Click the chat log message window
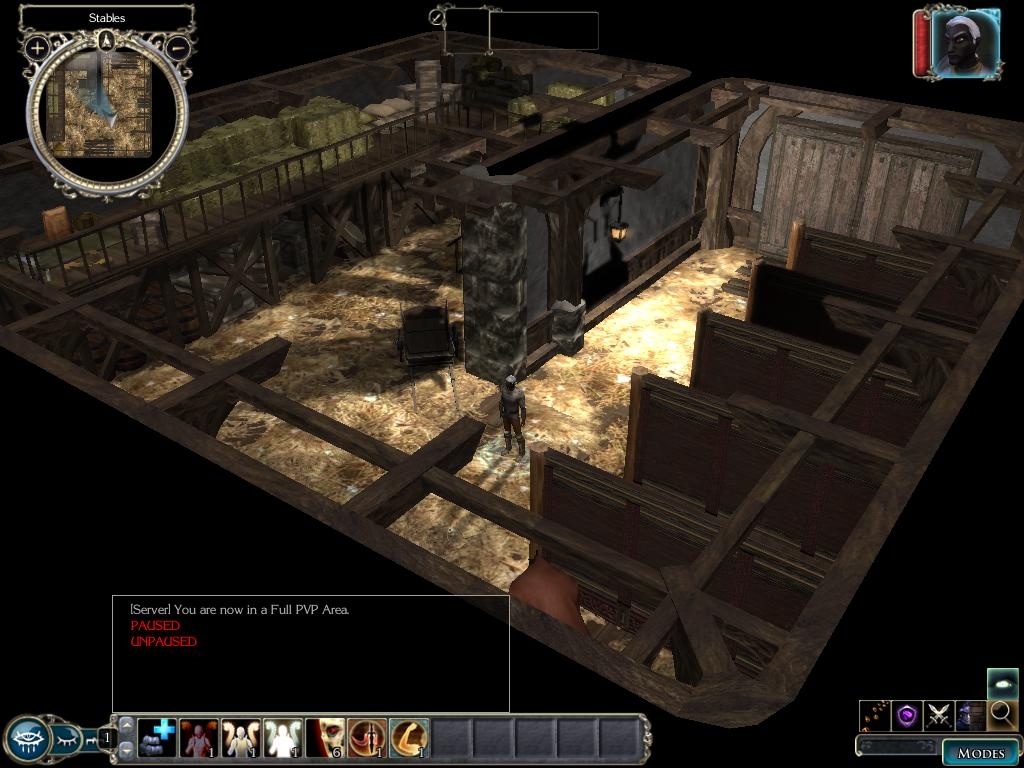The image size is (1024, 768). [311, 654]
